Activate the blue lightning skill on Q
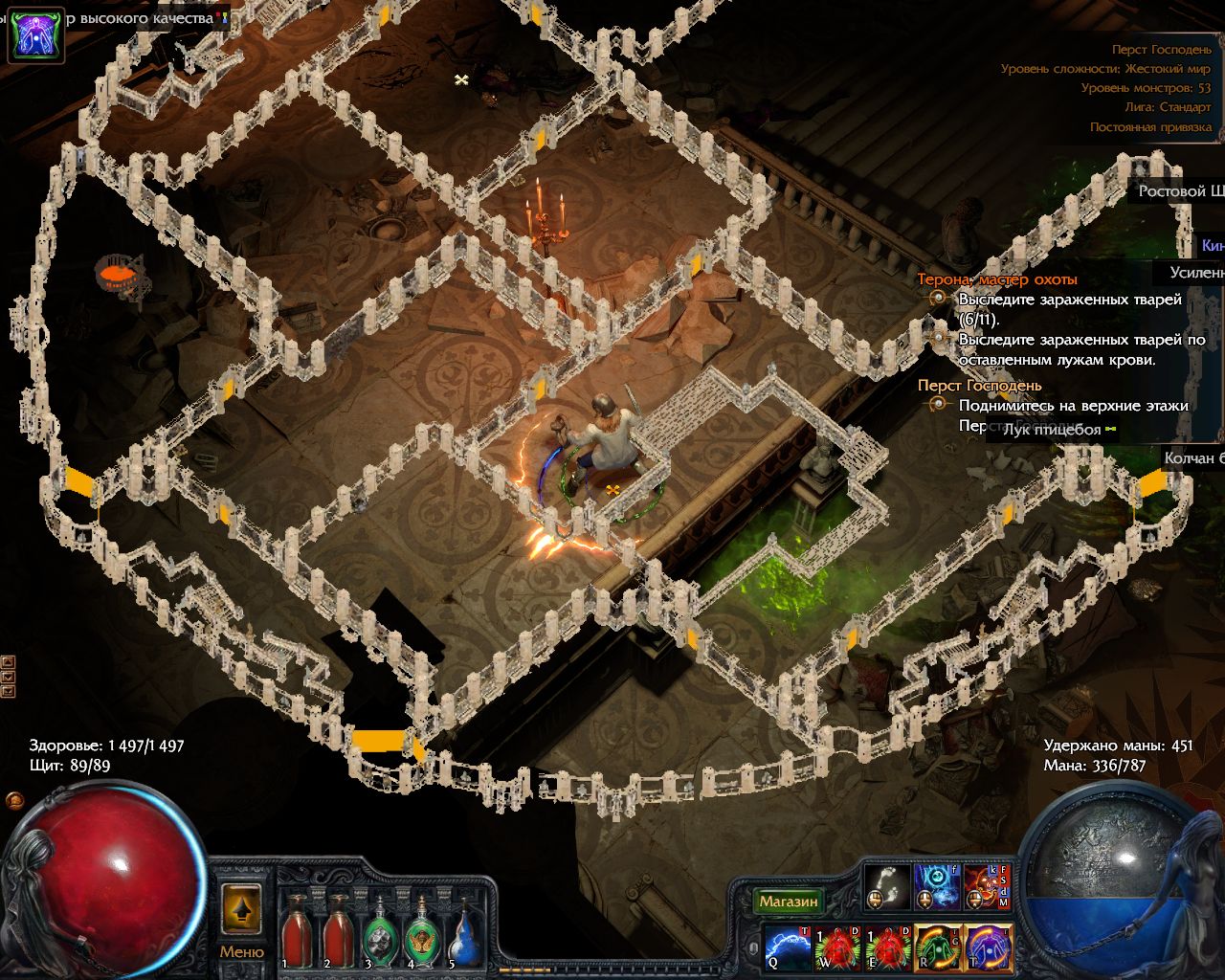 coord(789,947)
